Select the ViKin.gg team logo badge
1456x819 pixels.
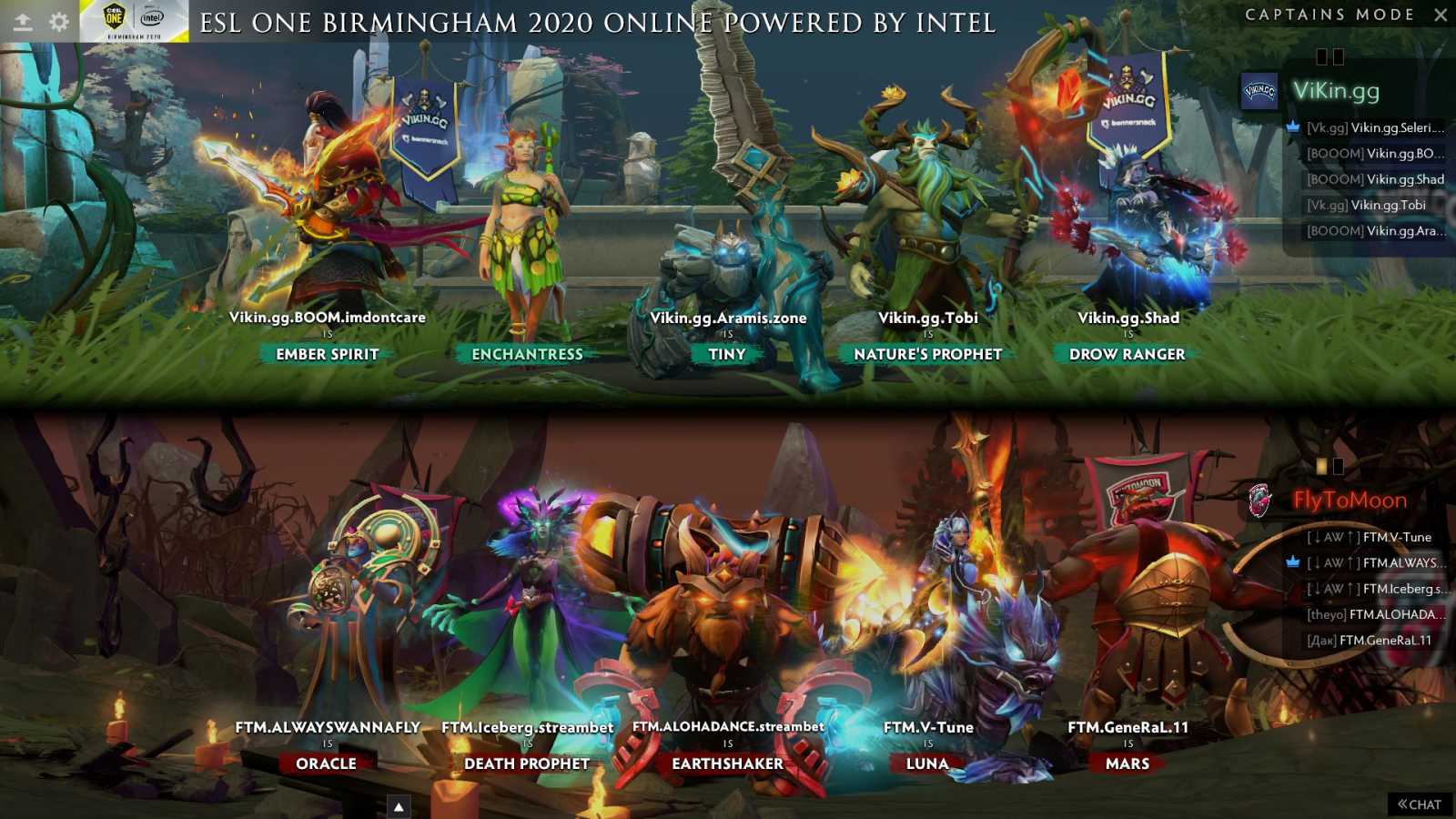tap(1260, 93)
